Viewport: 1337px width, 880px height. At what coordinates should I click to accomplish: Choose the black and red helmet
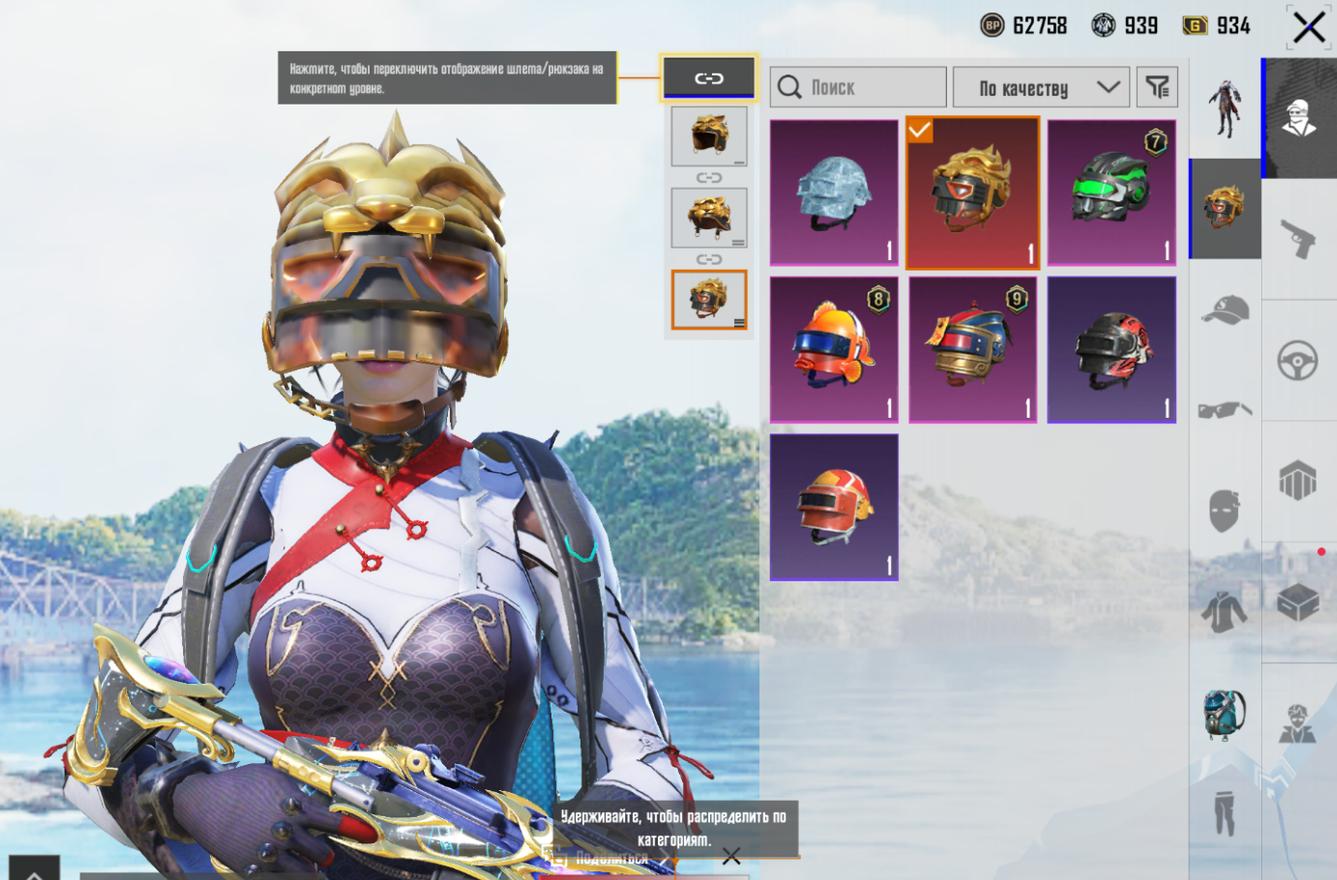tap(1111, 349)
